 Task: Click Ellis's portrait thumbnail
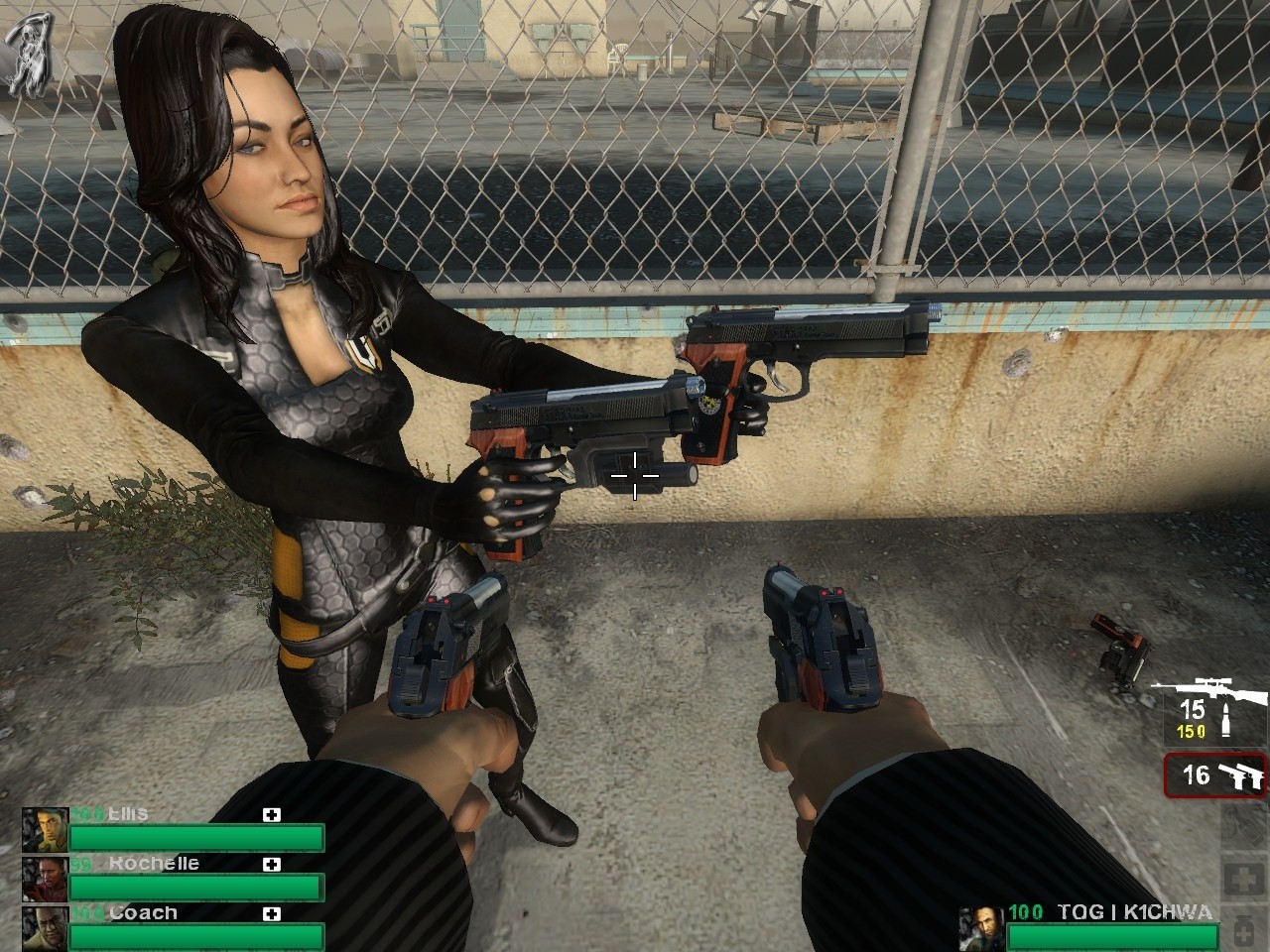pyautogui.click(x=45, y=829)
